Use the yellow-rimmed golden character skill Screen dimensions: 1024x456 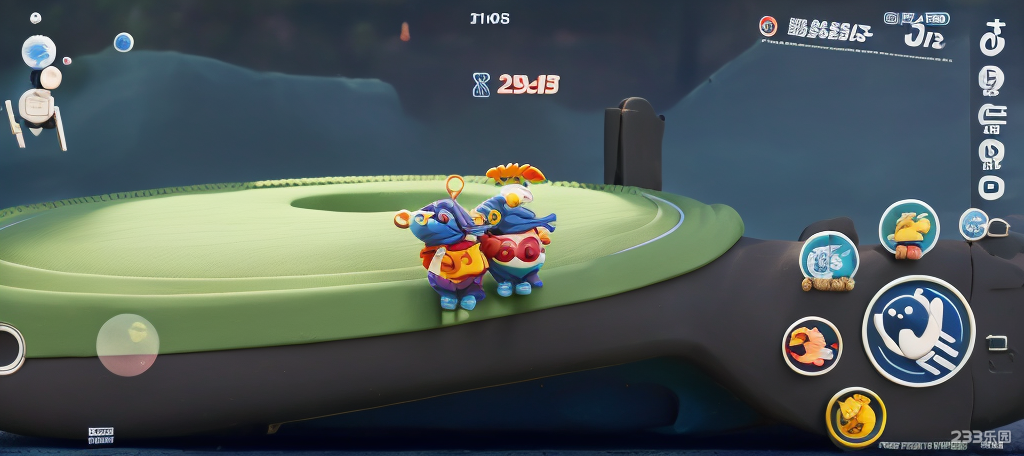tap(856, 416)
